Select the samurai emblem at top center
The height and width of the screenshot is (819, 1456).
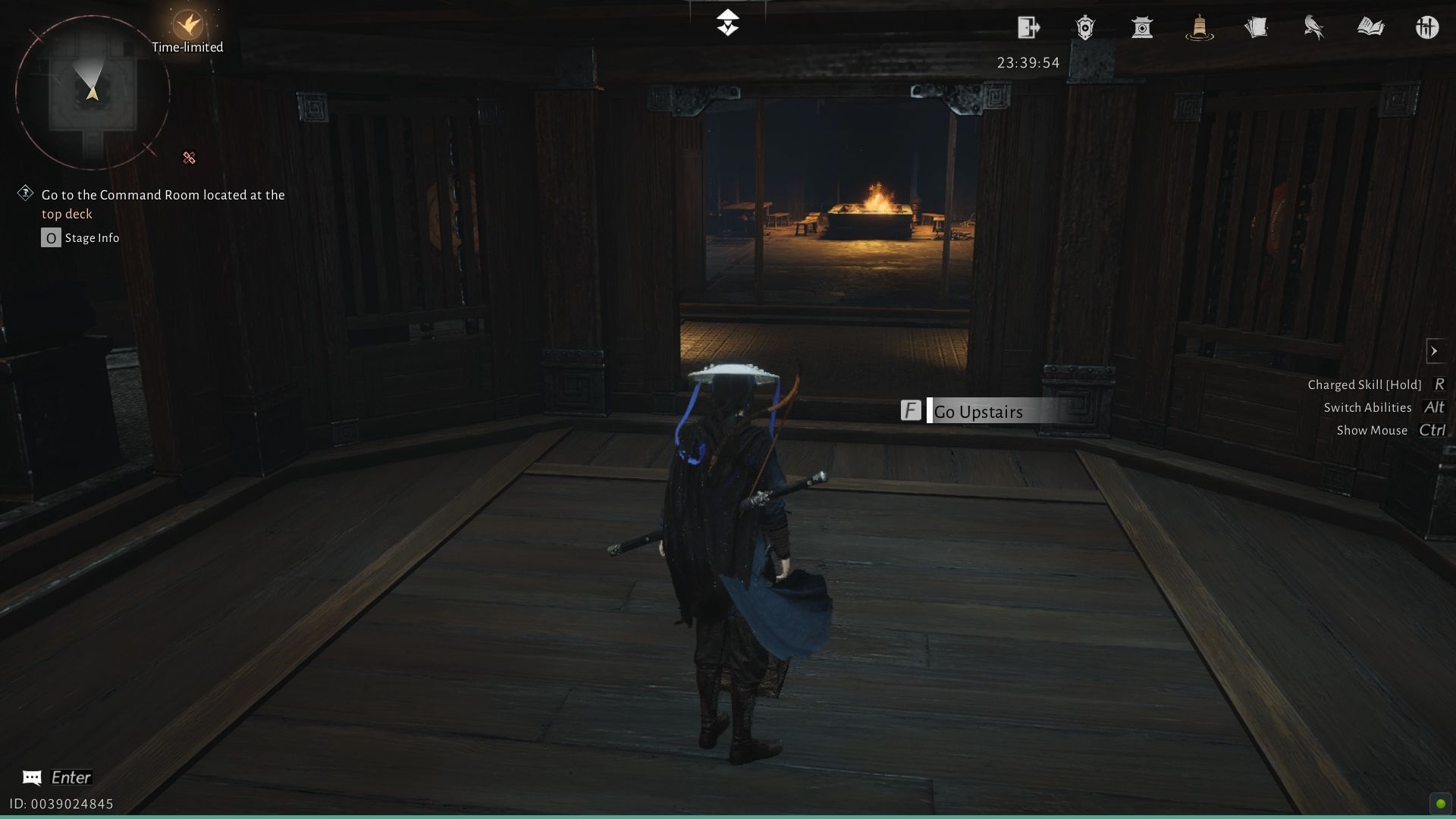point(728,23)
